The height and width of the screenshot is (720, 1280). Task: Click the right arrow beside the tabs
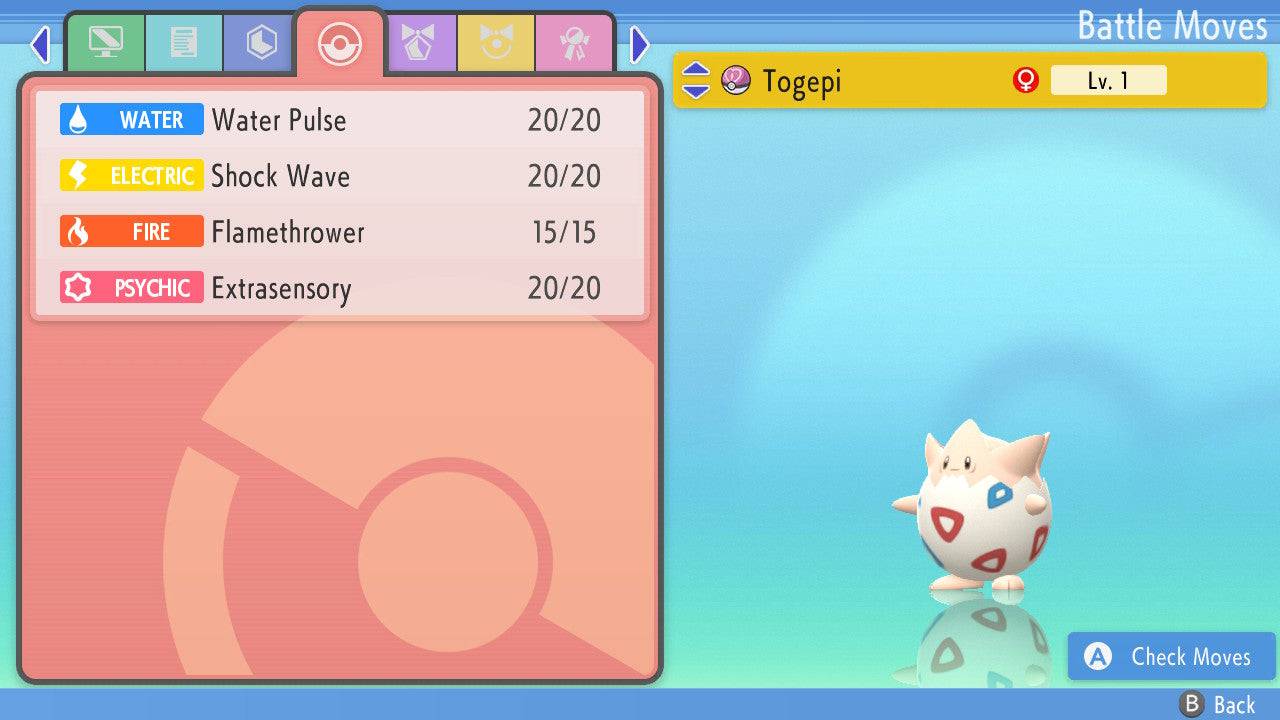pos(640,44)
